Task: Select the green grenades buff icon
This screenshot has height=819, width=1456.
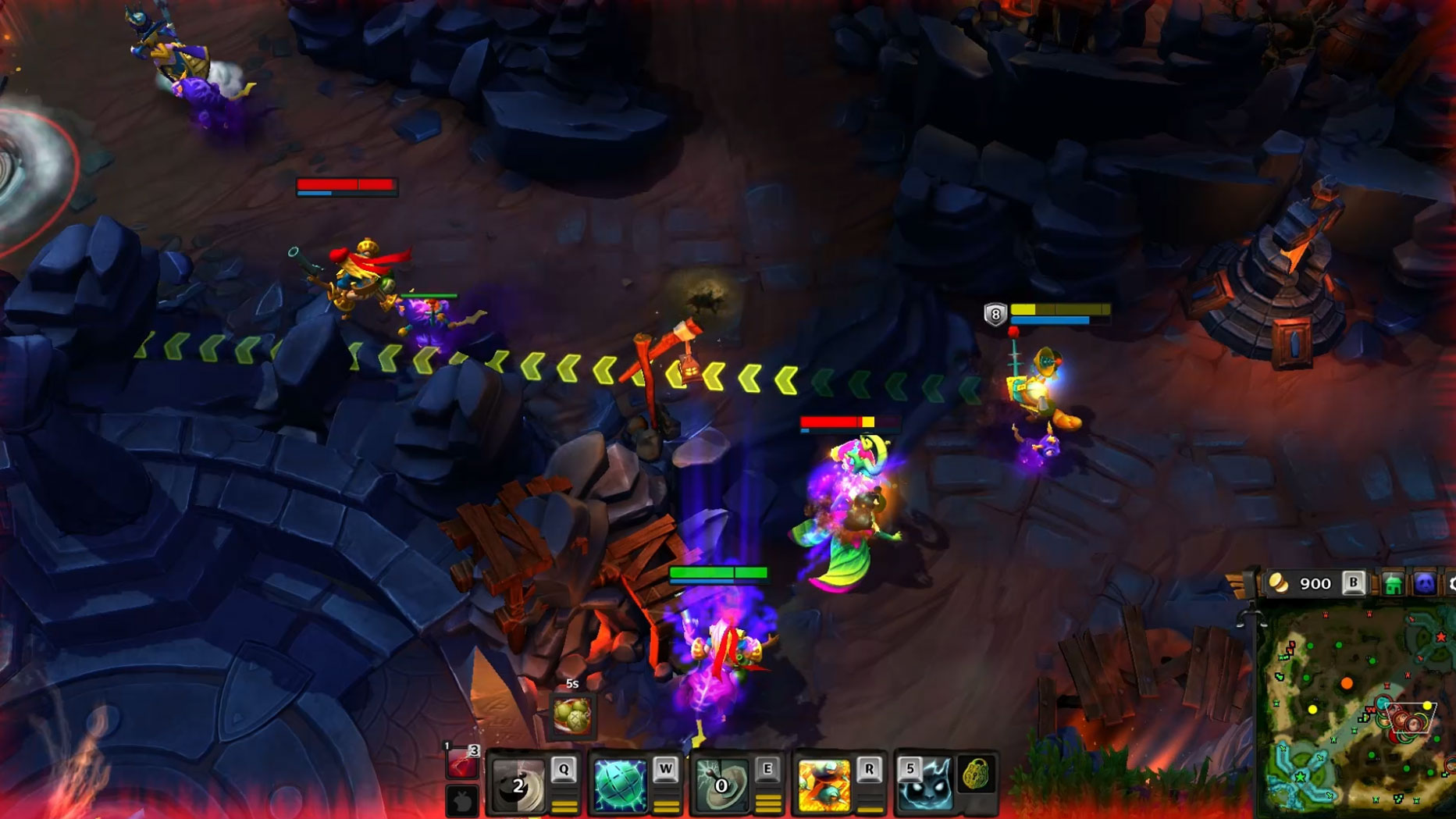Action: tap(572, 715)
